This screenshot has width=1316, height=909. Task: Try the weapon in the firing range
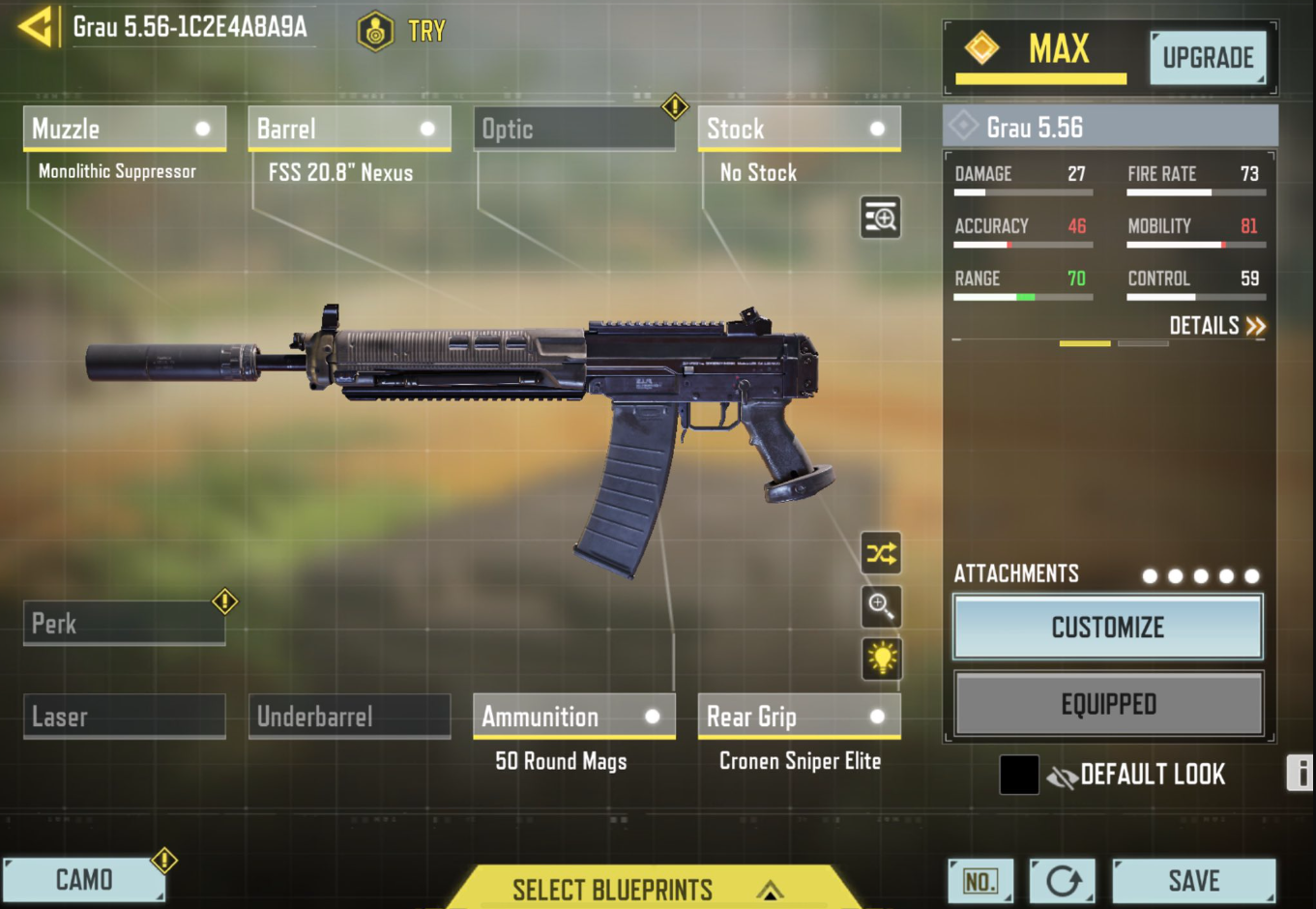(402, 31)
